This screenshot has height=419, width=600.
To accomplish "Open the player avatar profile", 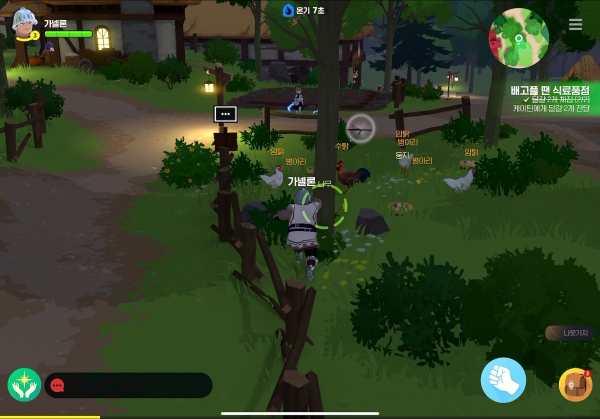I will click(x=23, y=25).
